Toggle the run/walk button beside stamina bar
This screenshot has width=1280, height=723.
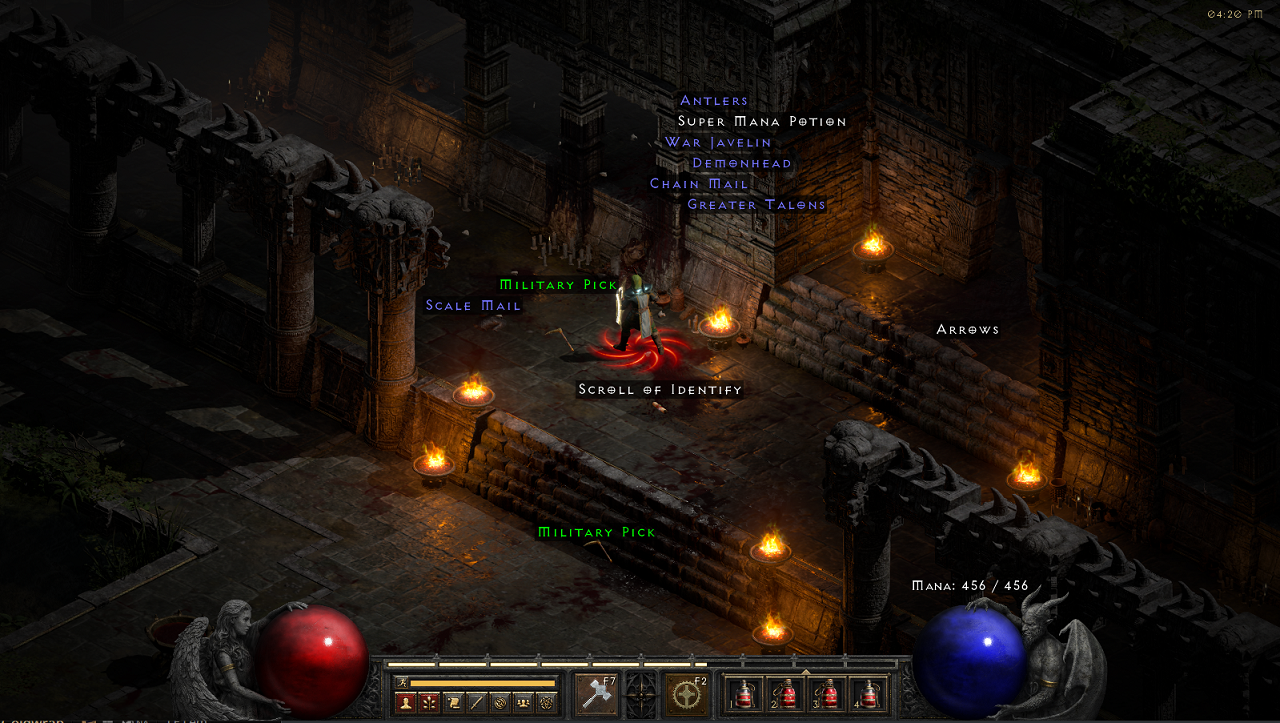coord(402,682)
